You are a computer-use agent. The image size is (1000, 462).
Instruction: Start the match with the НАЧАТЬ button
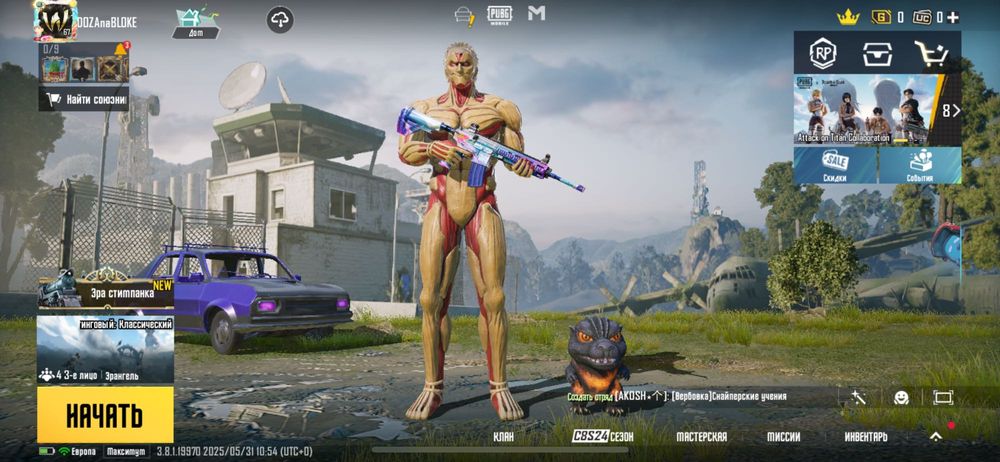105,414
